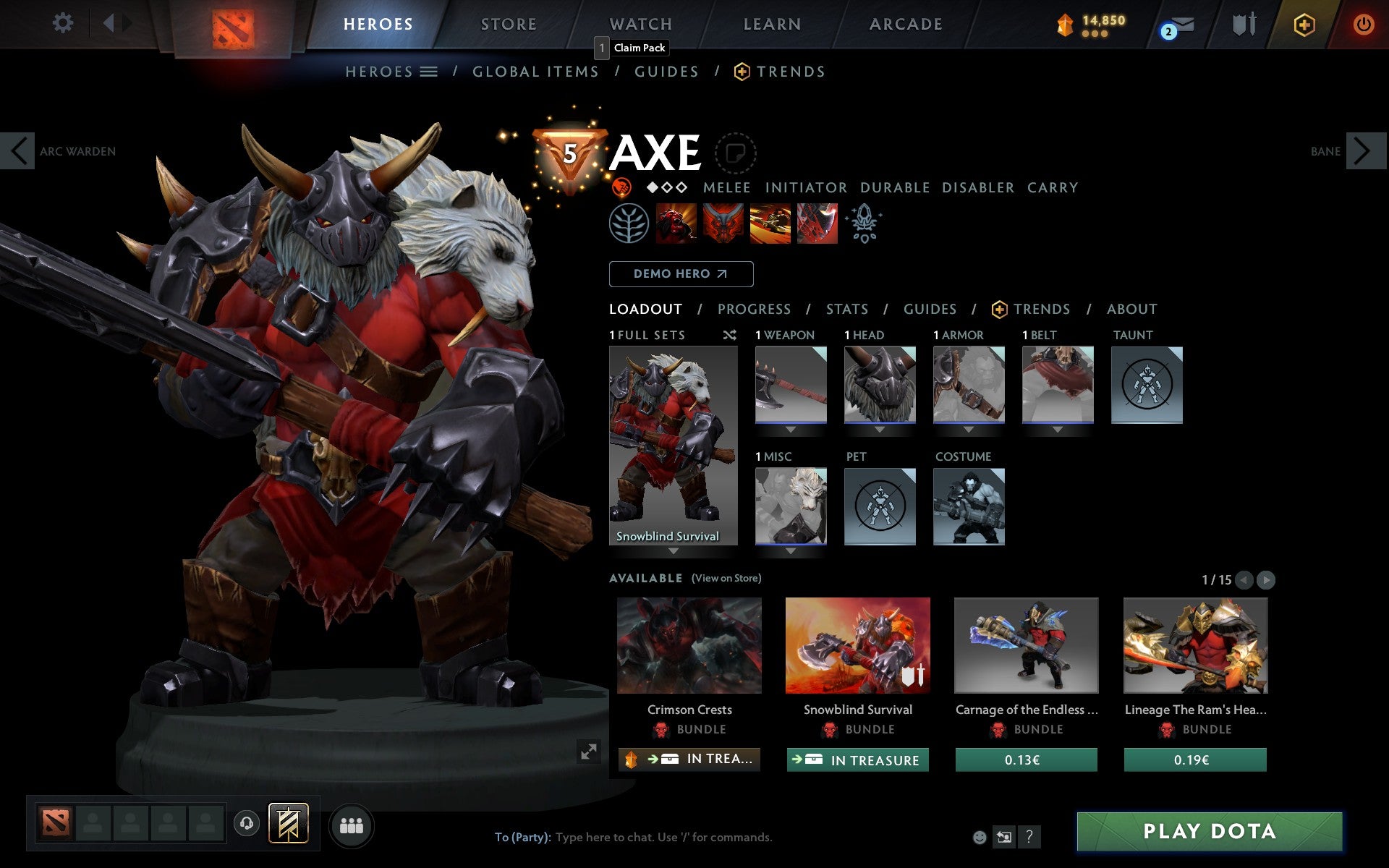Image resolution: width=1389 pixels, height=868 pixels.
Task: Open the emoticon smiley icon near chat bar
Action: [x=980, y=838]
